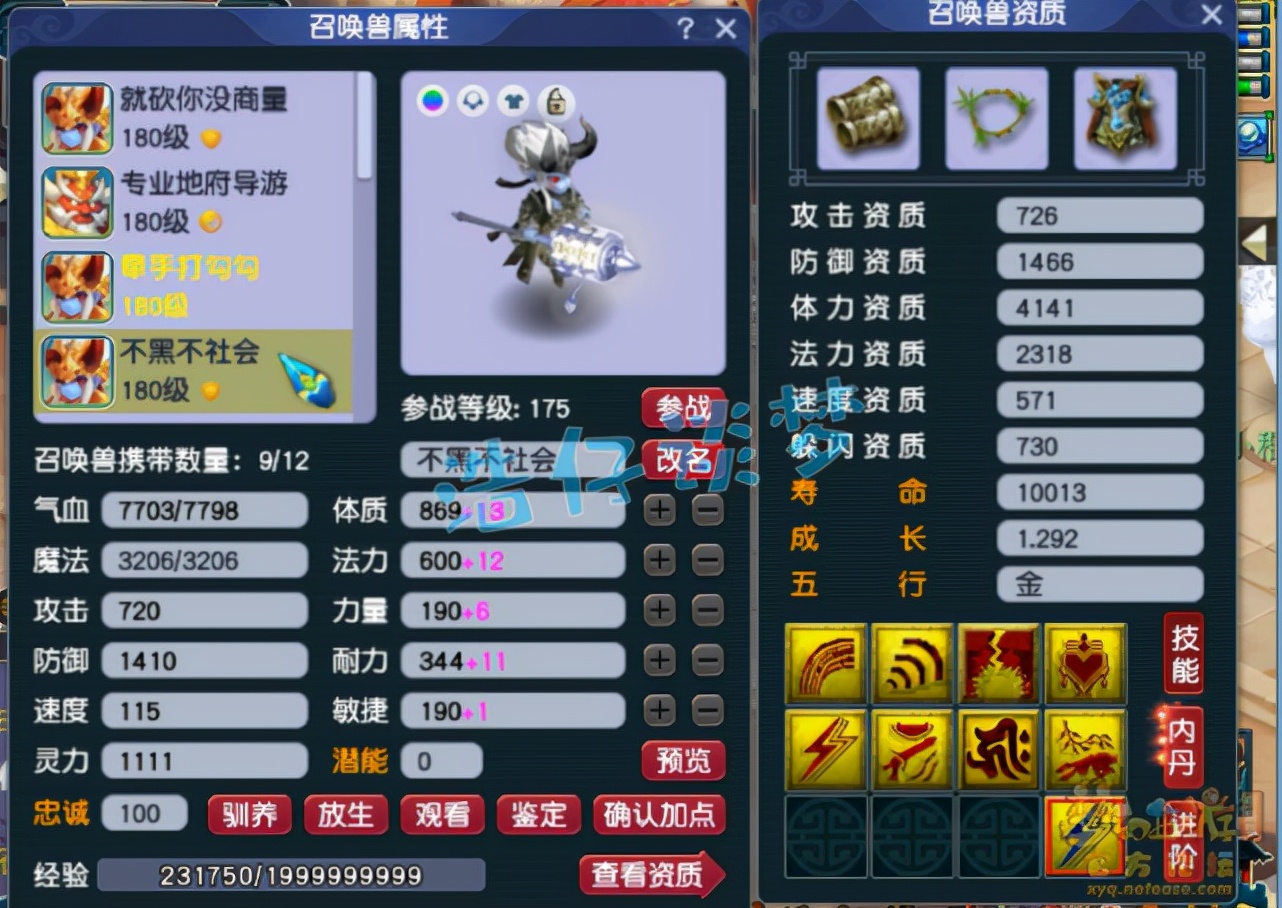Click the lock icon in the pet preview

click(553, 102)
